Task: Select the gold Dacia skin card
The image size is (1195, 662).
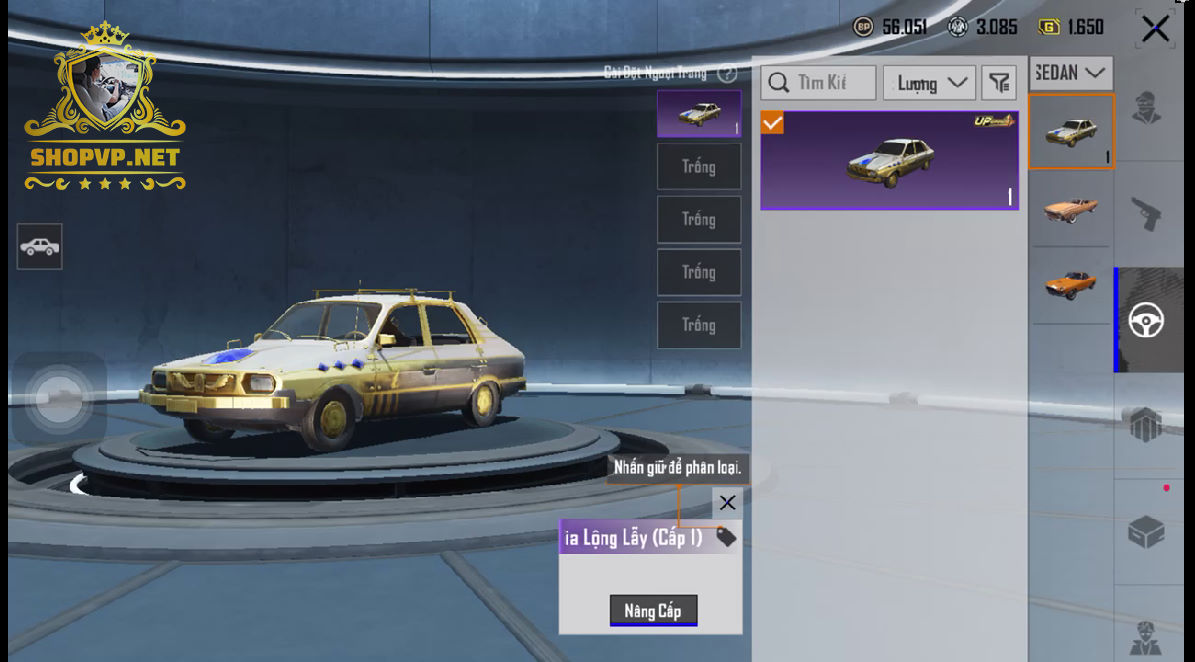Action: point(889,160)
